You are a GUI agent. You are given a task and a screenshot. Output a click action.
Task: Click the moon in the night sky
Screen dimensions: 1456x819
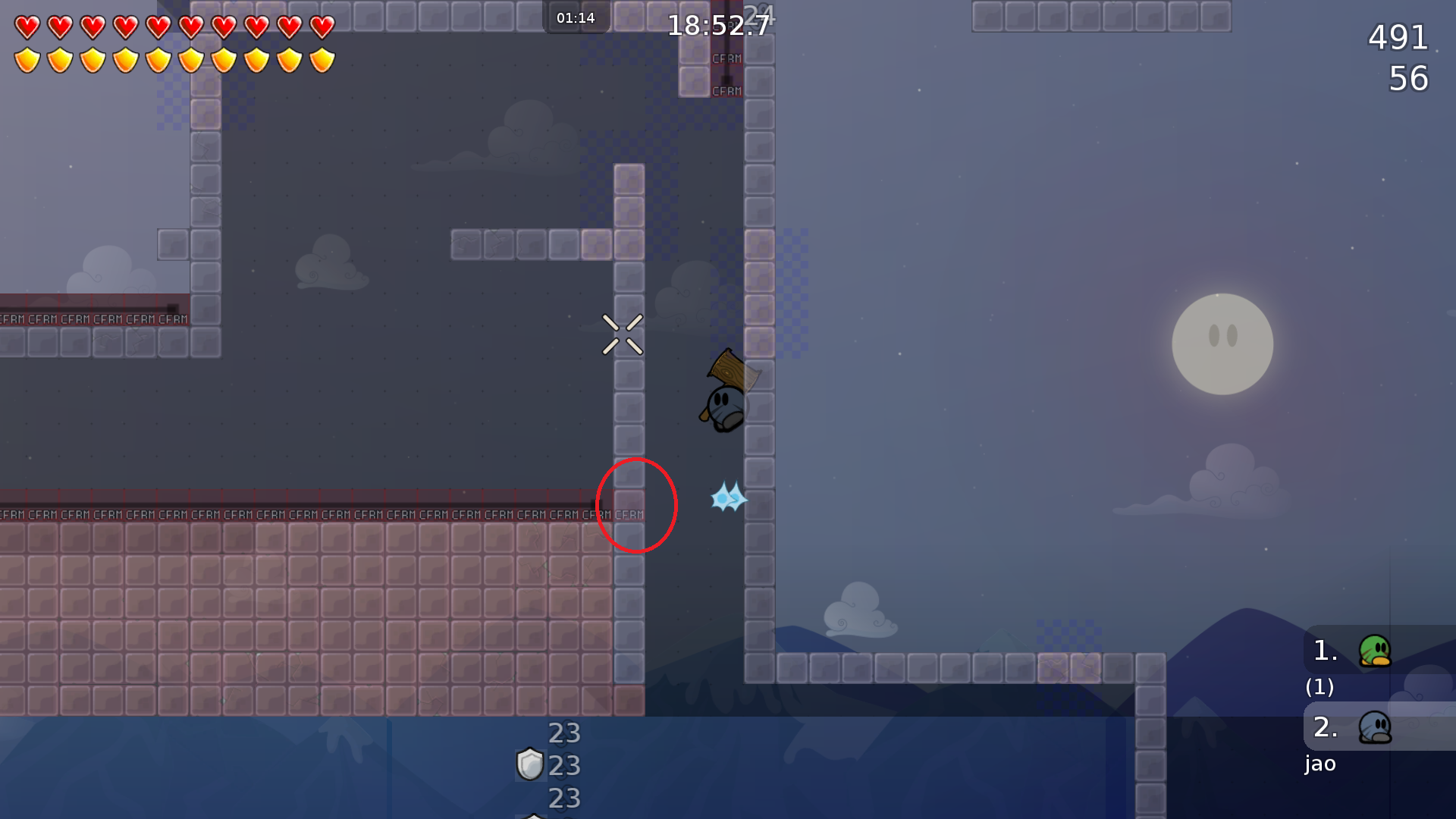pyautogui.click(x=1222, y=344)
